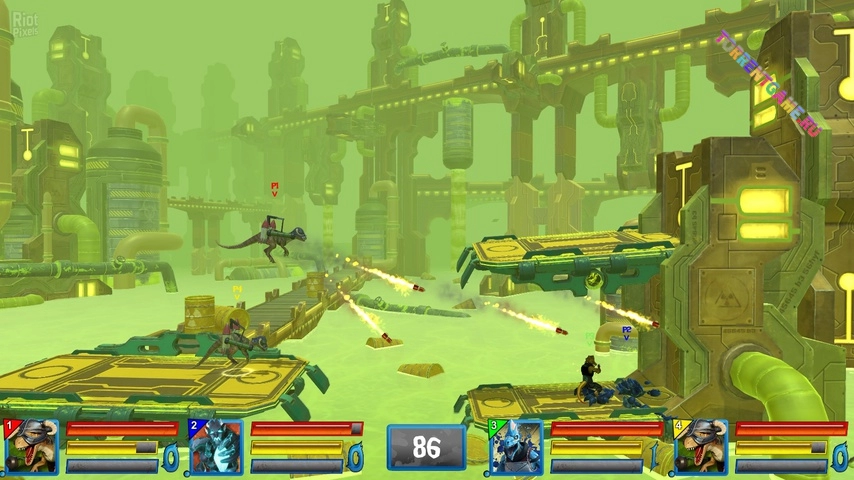Select player 3's light blue robot portrait
Image resolution: width=854 pixels, height=480 pixels.
[x=516, y=447]
